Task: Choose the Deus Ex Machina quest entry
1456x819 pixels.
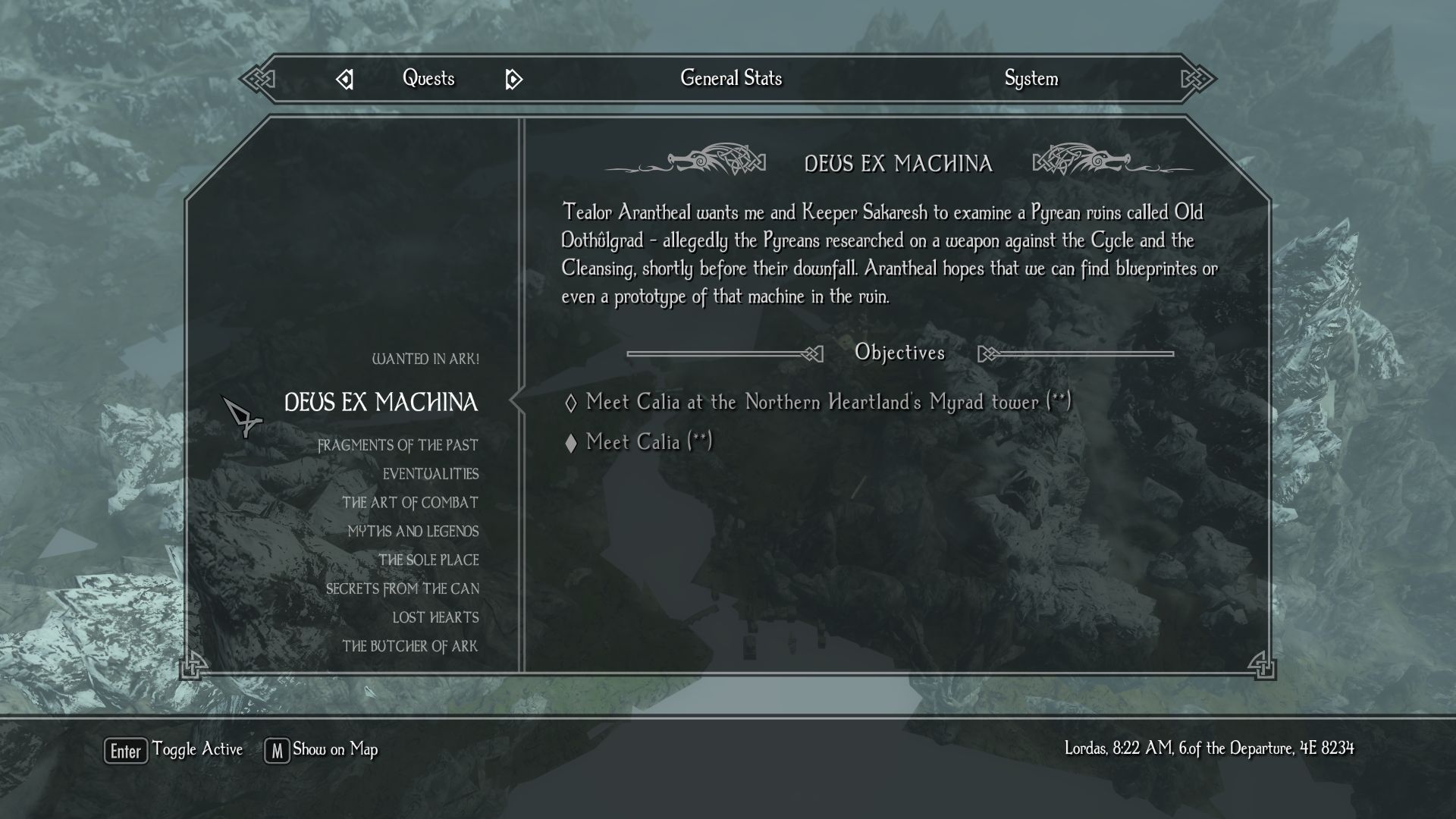Action: [x=381, y=403]
